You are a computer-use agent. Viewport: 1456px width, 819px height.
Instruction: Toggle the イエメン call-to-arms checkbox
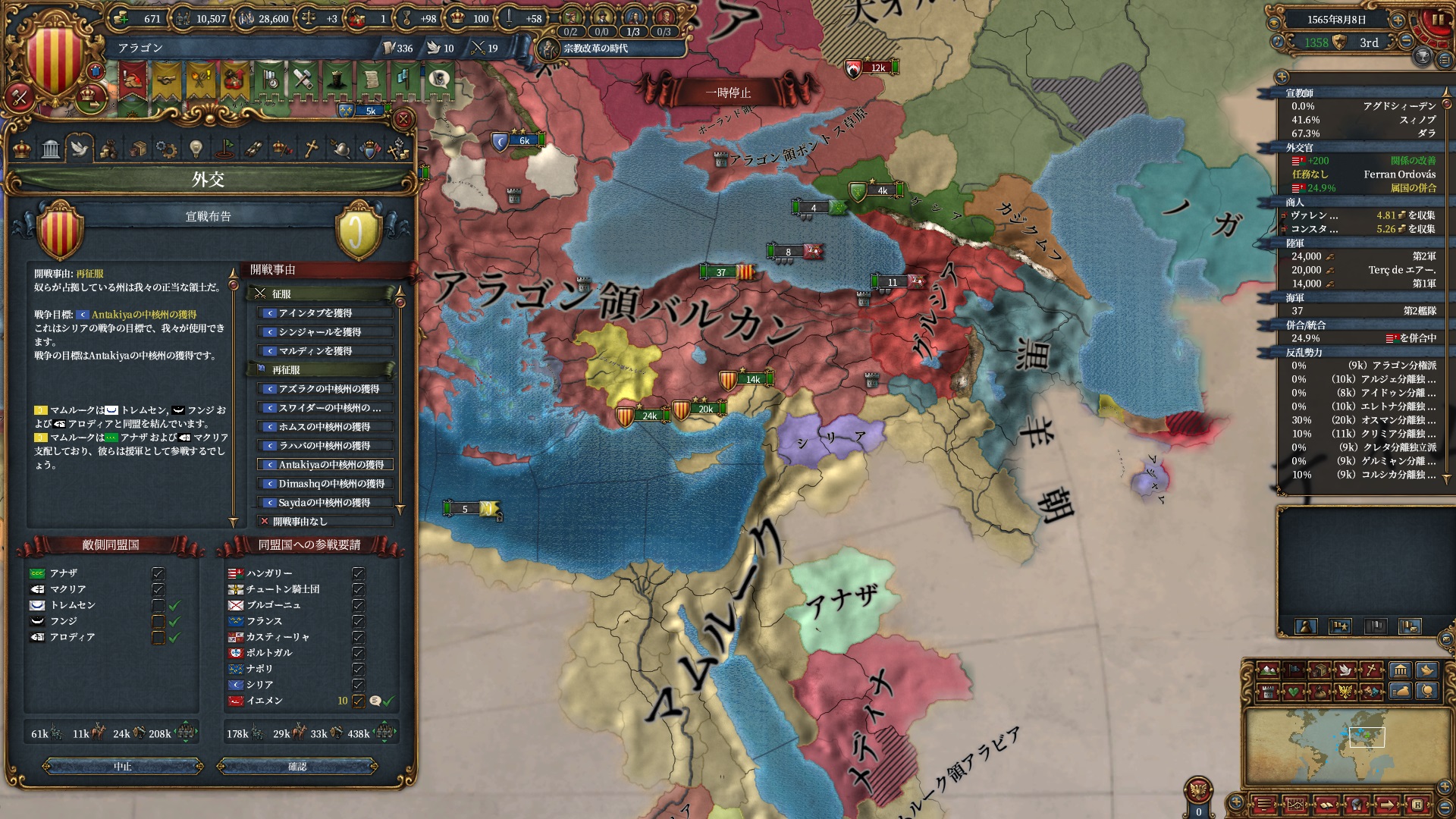(x=358, y=701)
